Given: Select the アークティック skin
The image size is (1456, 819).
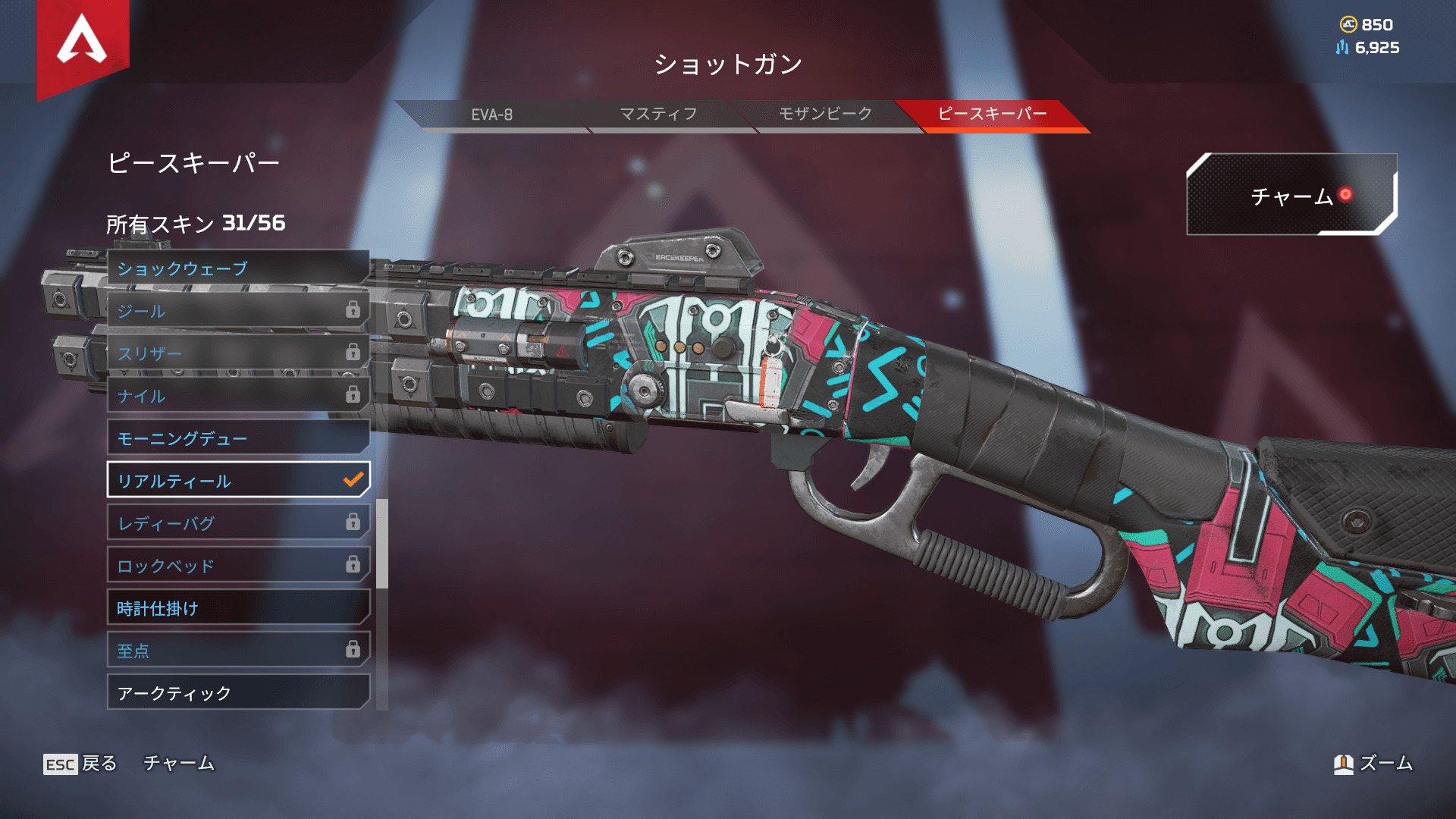Looking at the screenshot, I should click(x=238, y=693).
